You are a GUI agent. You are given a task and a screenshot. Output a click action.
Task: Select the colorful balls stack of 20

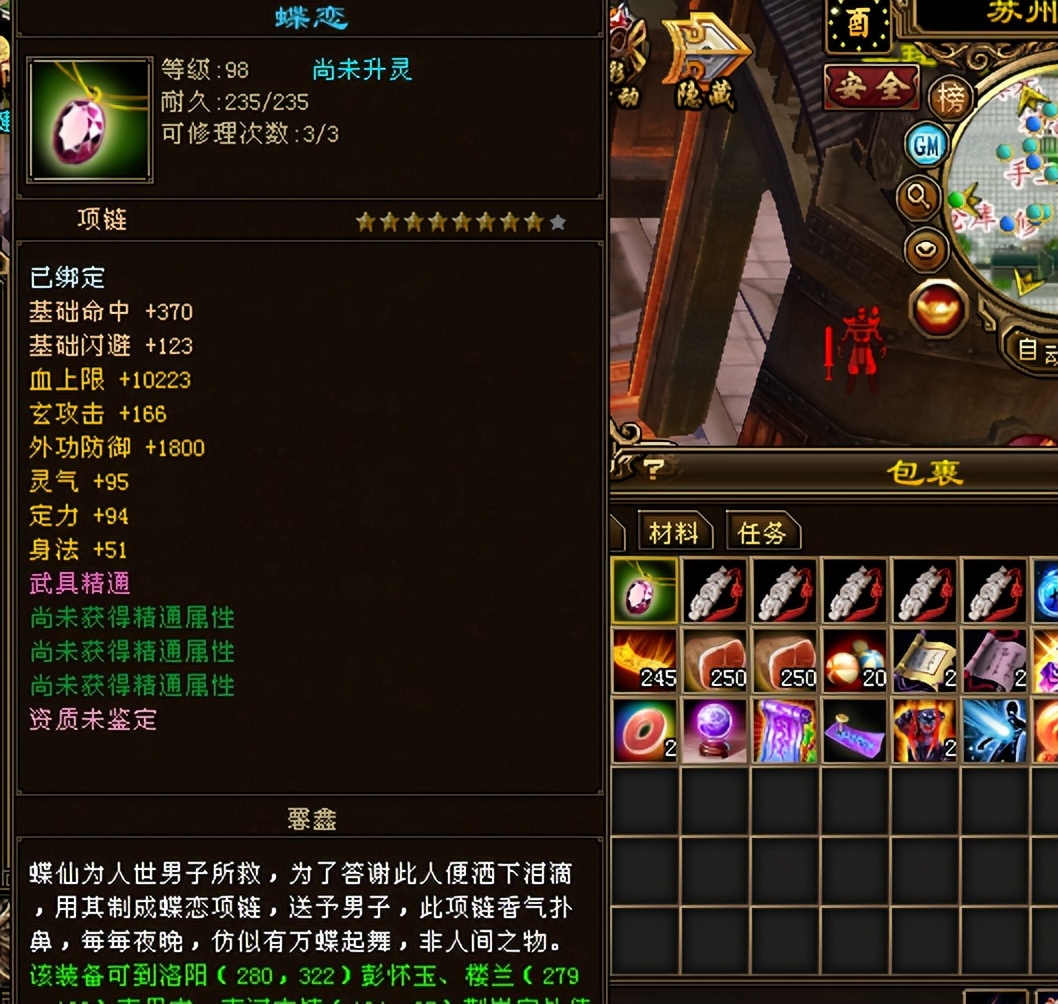(855, 661)
